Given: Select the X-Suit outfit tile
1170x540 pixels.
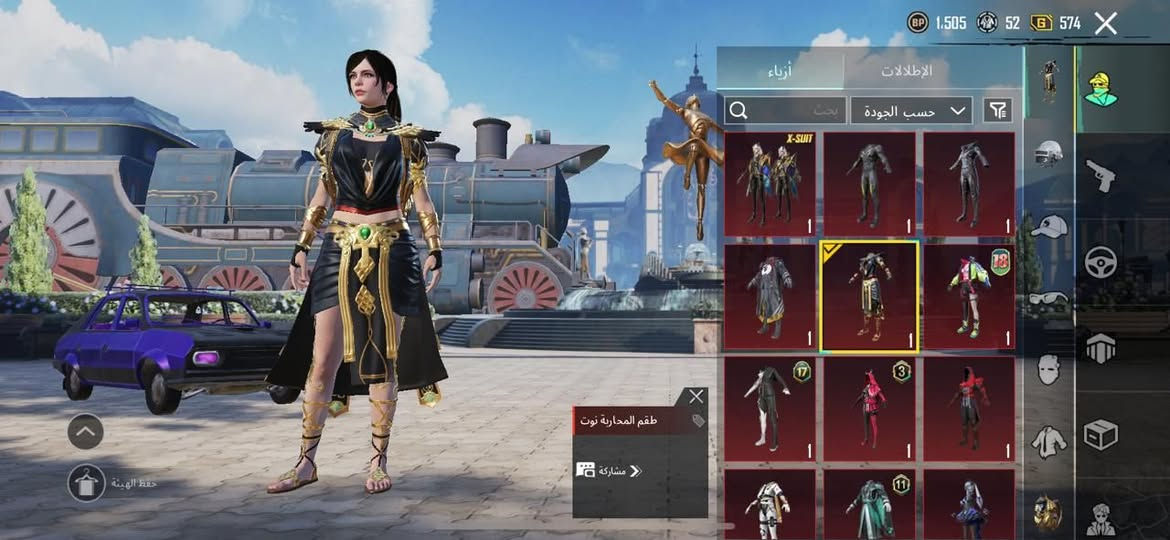Looking at the screenshot, I should [769, 184].
